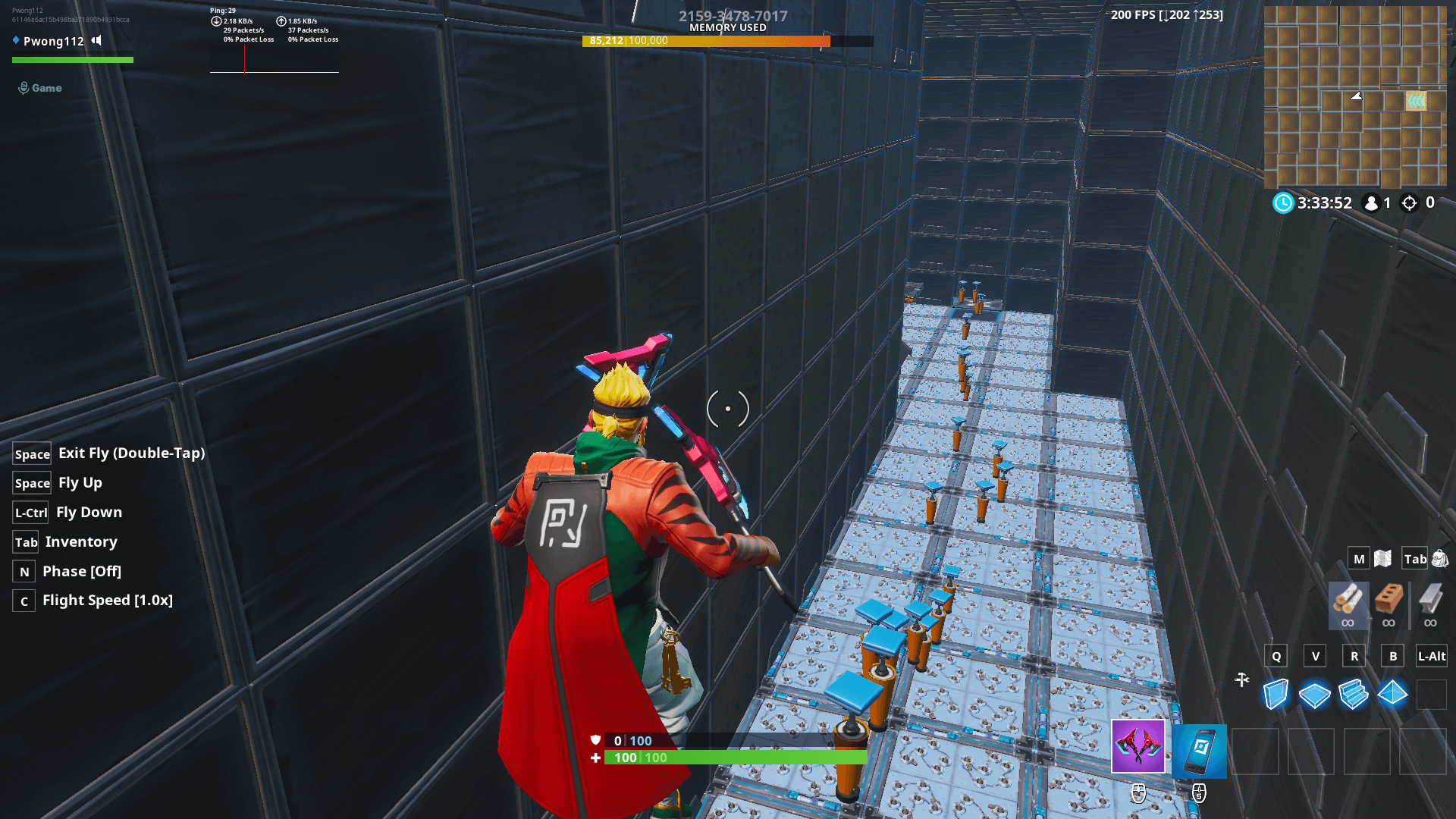Select the wall build piece

[x=1275, y=694]
